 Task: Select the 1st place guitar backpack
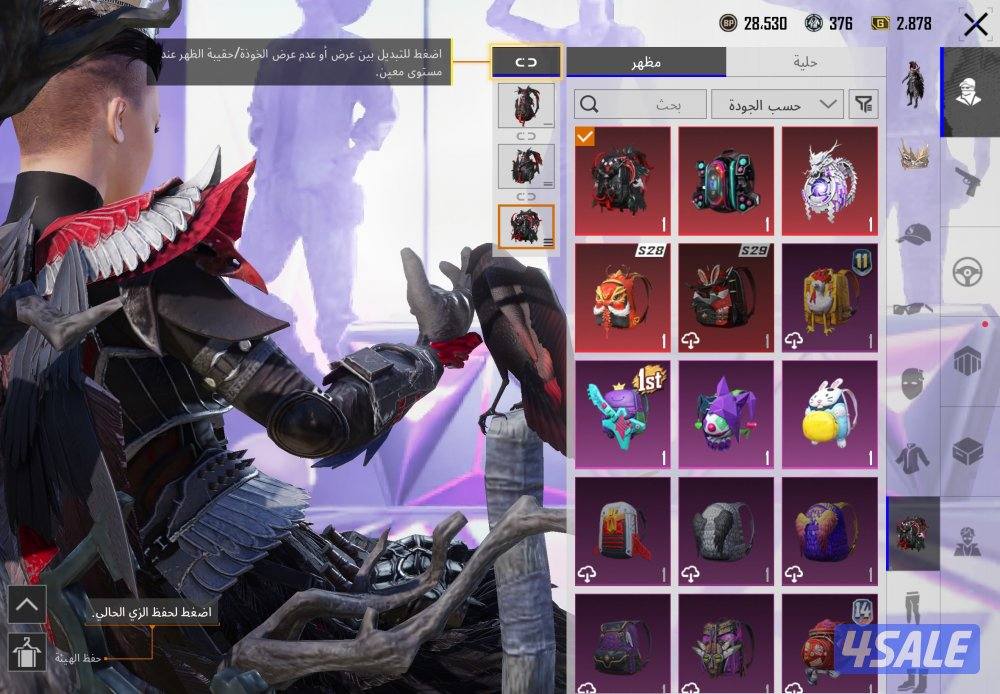[x=622, y=414]
